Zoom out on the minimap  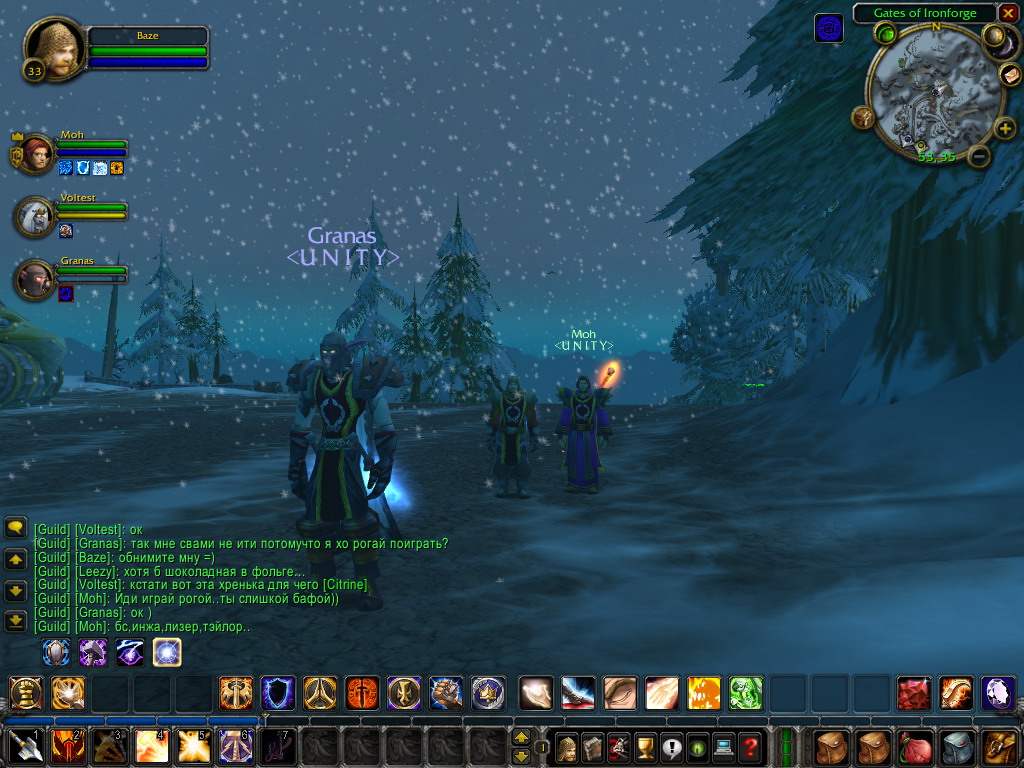[x=980, y=155]
